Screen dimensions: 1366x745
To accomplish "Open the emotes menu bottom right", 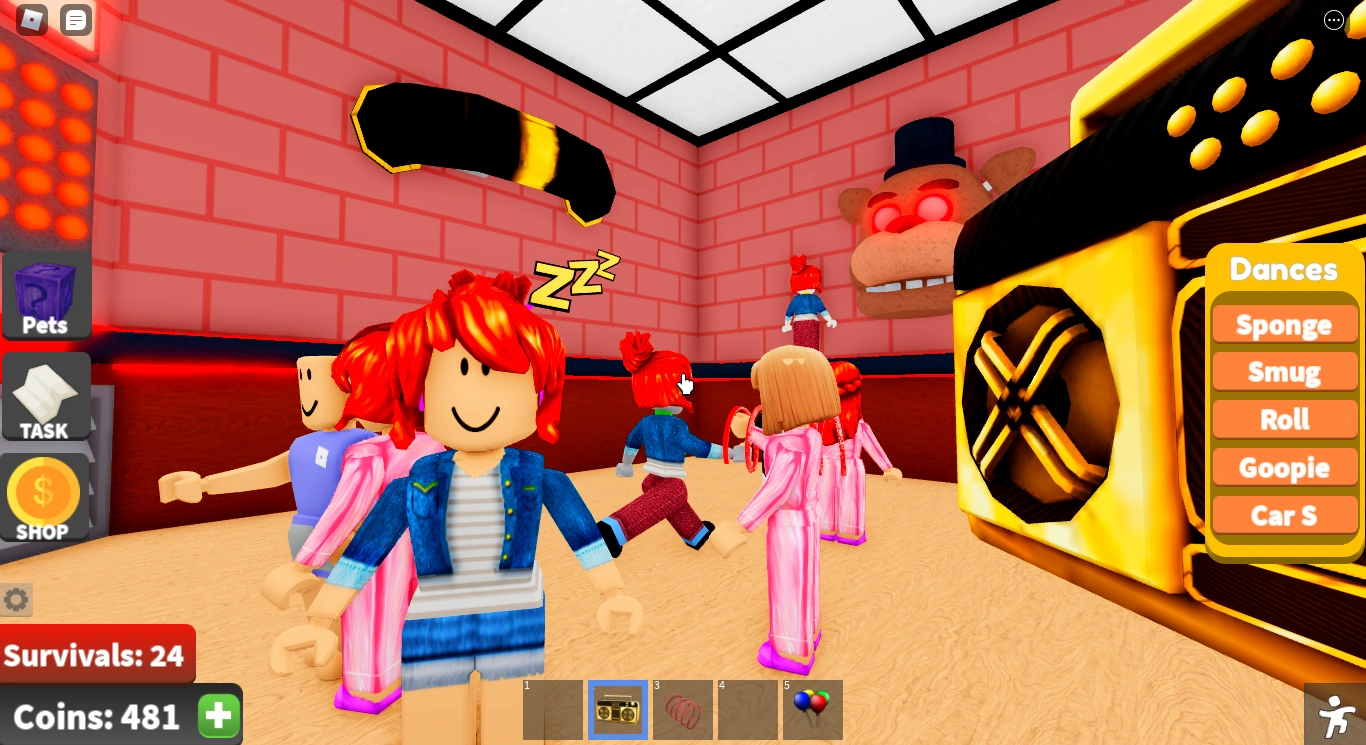I will [1336, 715].
